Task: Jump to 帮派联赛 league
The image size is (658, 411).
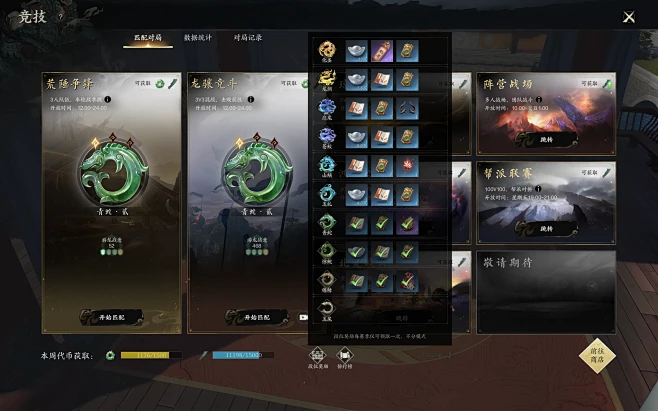Action: click(x=547, y=229)
